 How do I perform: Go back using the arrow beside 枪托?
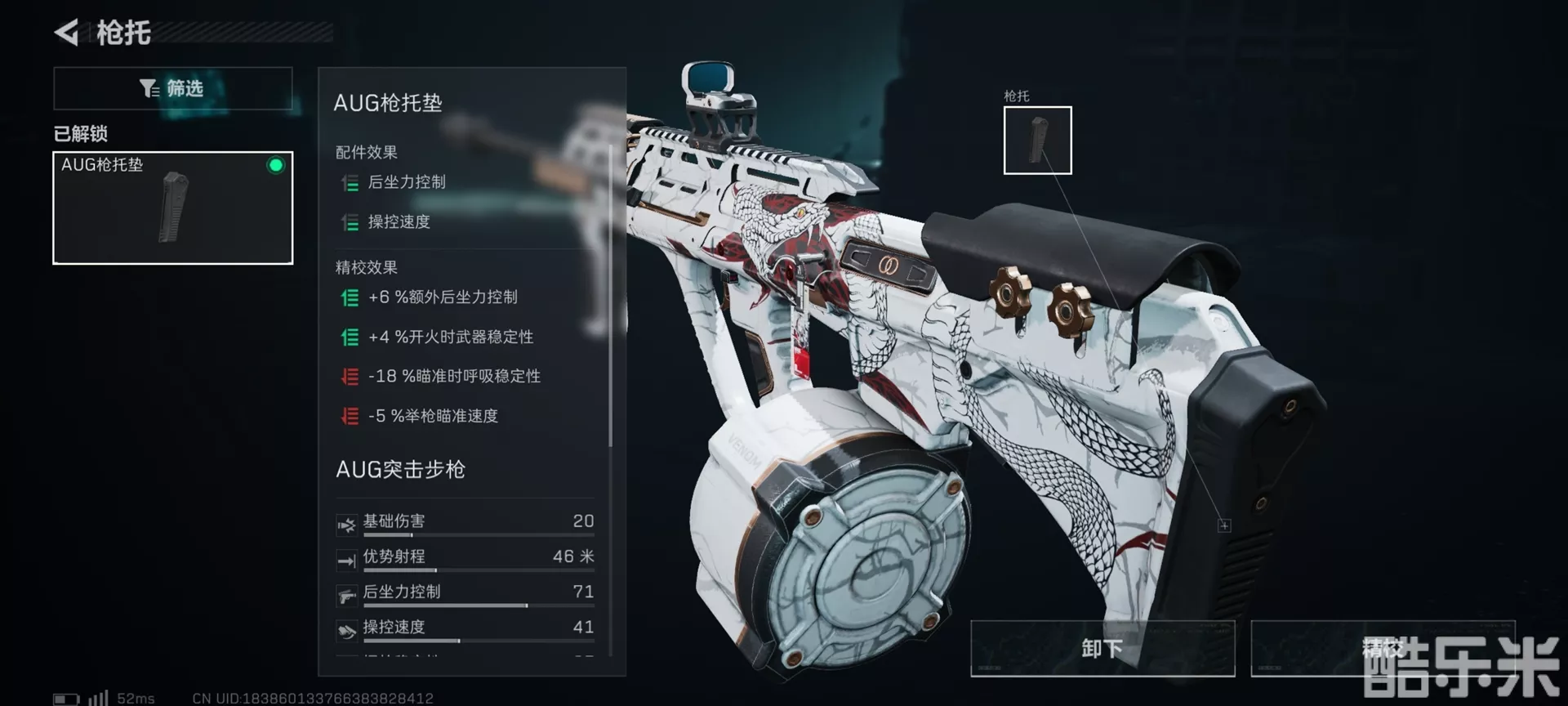point(67,33)
